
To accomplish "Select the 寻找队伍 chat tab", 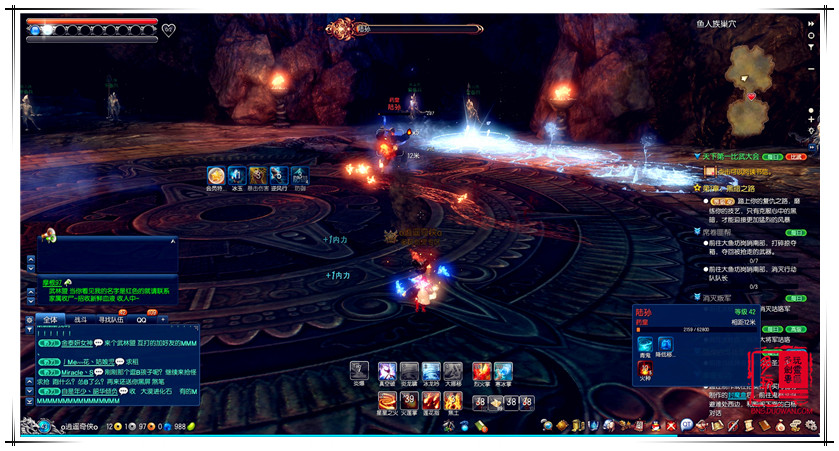I will 112,319.
